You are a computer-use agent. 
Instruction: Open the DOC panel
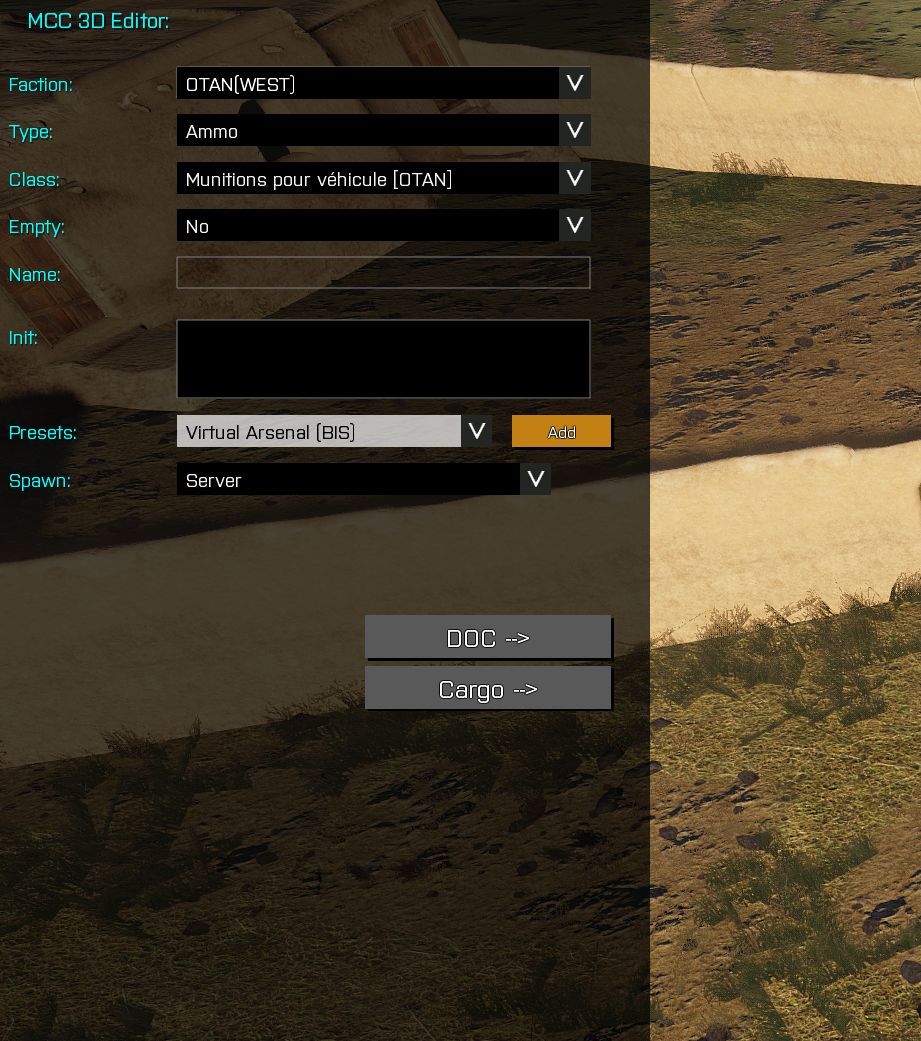pyautogui.click(x=488, y=638)
